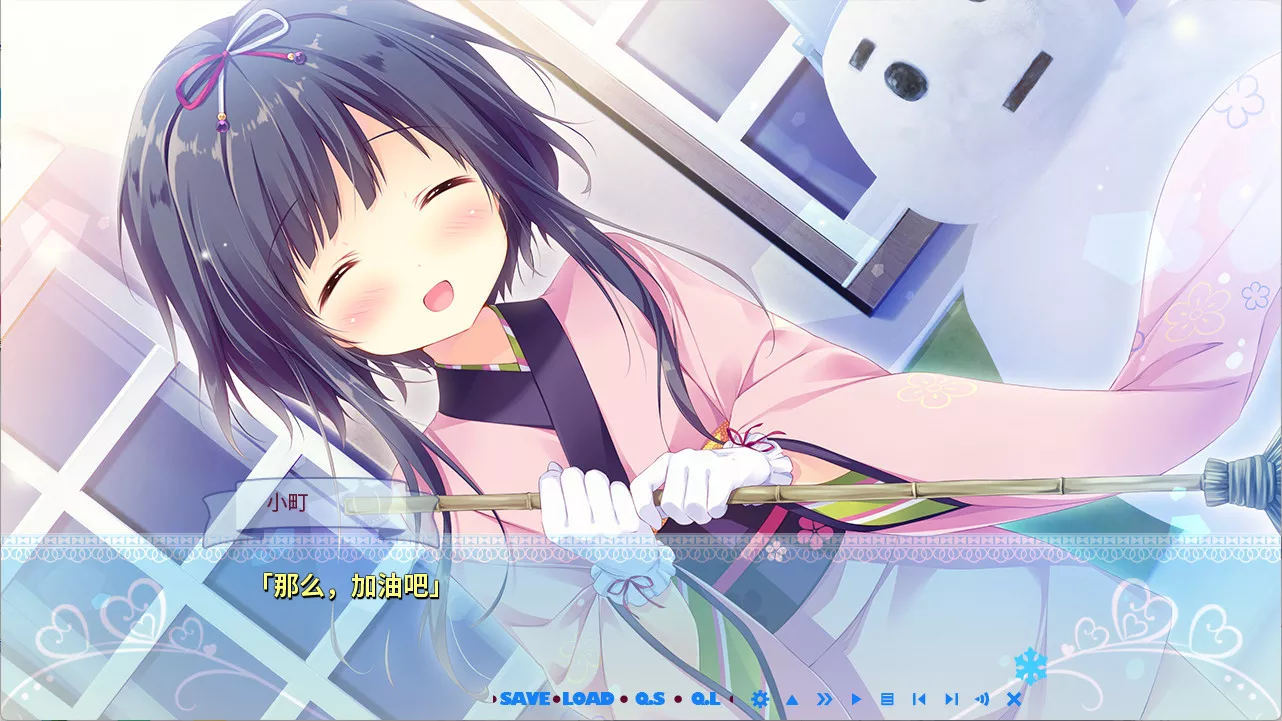Start auto-play with the play triangle
This screenshot has height=721, width=1282.
(856, 699)
